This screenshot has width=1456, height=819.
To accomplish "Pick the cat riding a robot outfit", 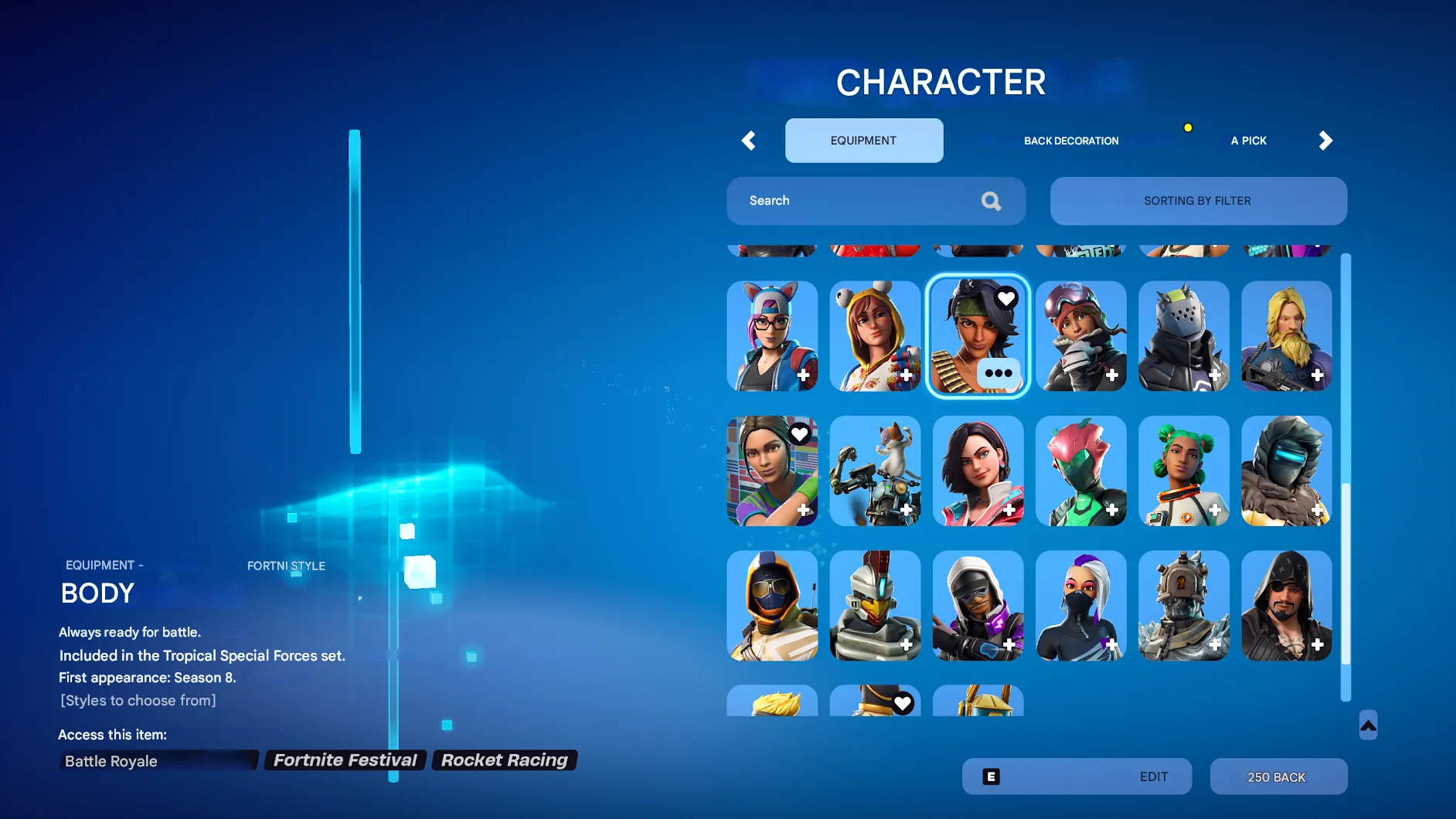I will point(874,470).
